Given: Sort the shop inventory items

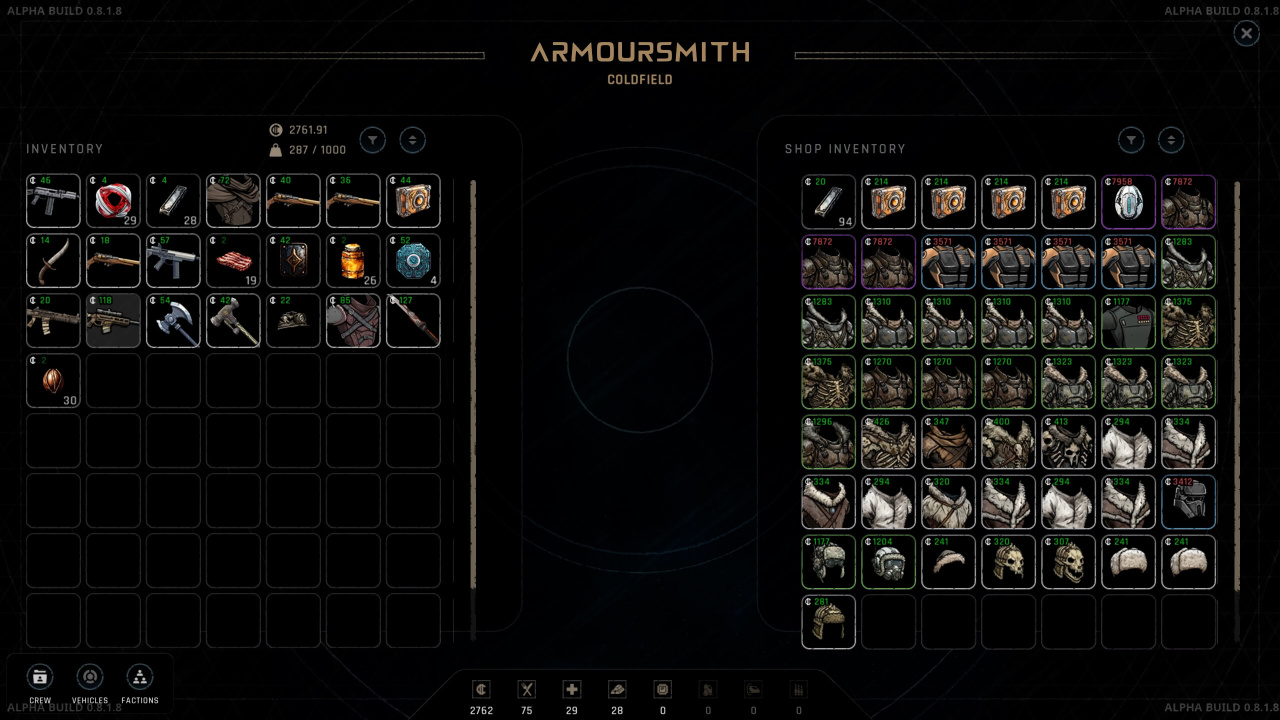Looking at the screenshot, I should tap(1170, 140).
